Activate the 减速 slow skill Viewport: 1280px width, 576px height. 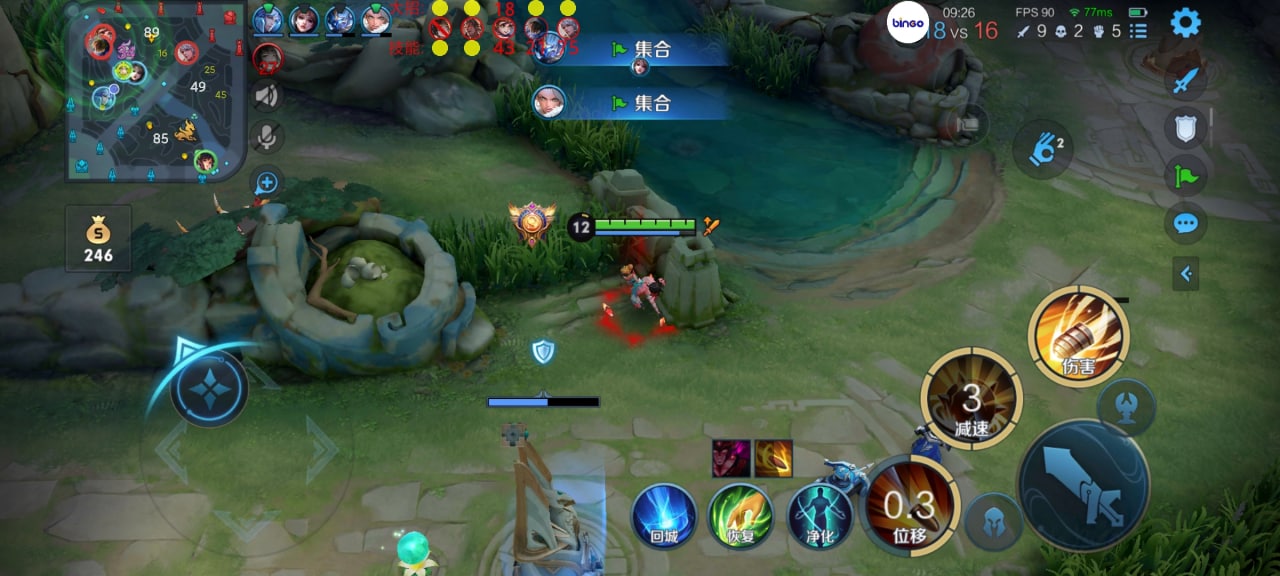[971, 399]
